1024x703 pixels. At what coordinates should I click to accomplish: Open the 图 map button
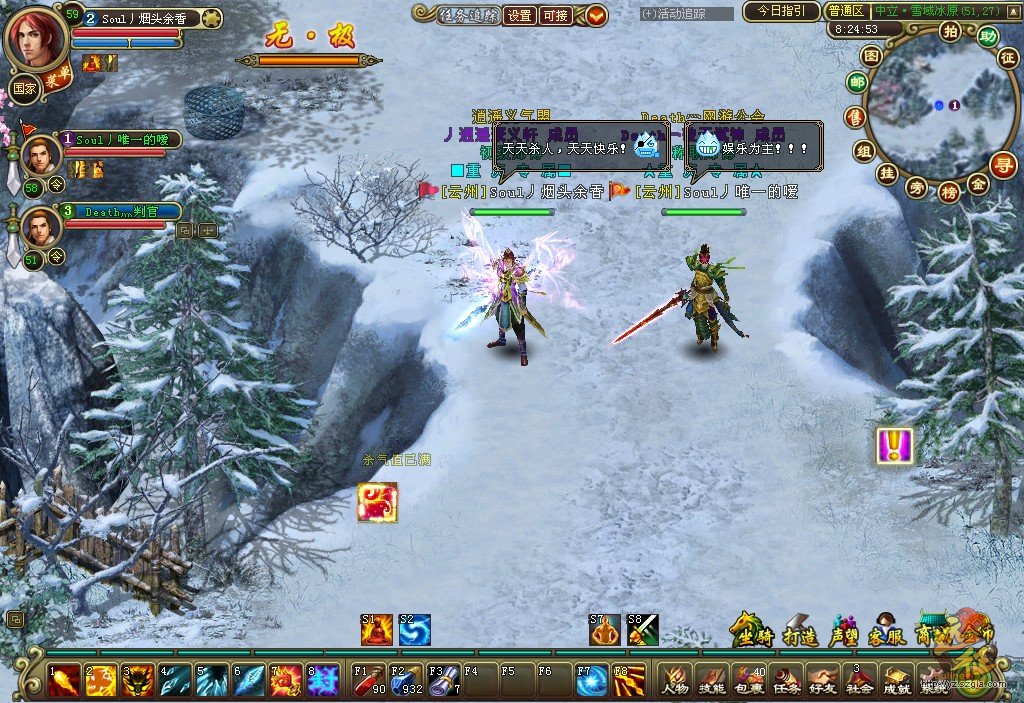click(x=872, y=55)
